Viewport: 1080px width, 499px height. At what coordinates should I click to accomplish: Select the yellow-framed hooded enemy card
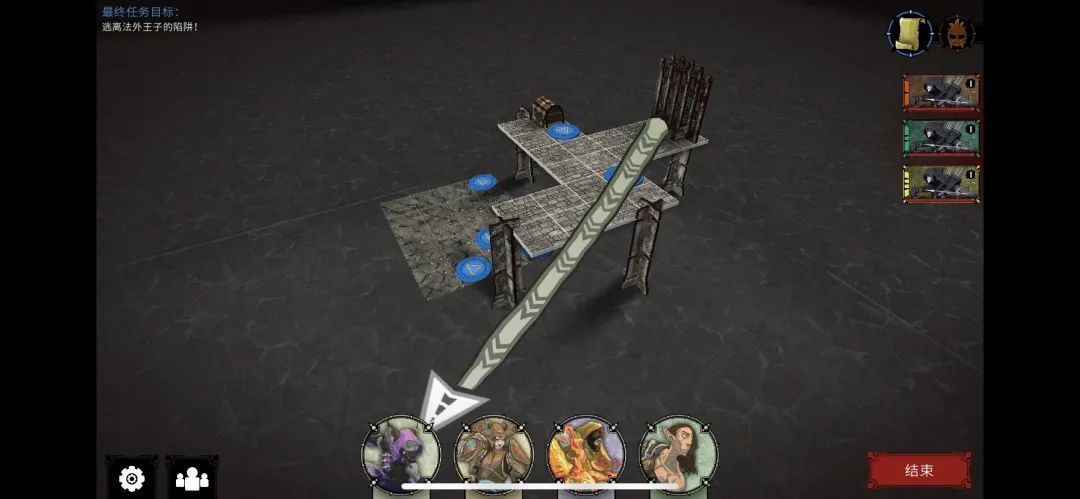coord(941,184)
